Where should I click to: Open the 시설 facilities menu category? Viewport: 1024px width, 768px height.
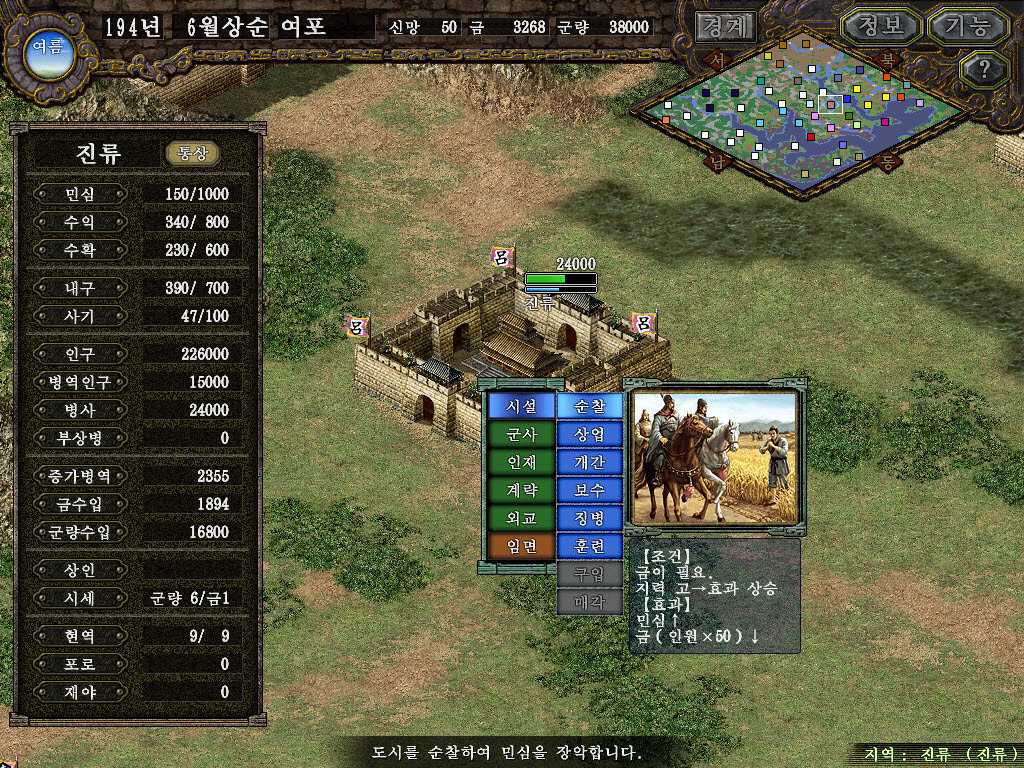pos(521,407)
